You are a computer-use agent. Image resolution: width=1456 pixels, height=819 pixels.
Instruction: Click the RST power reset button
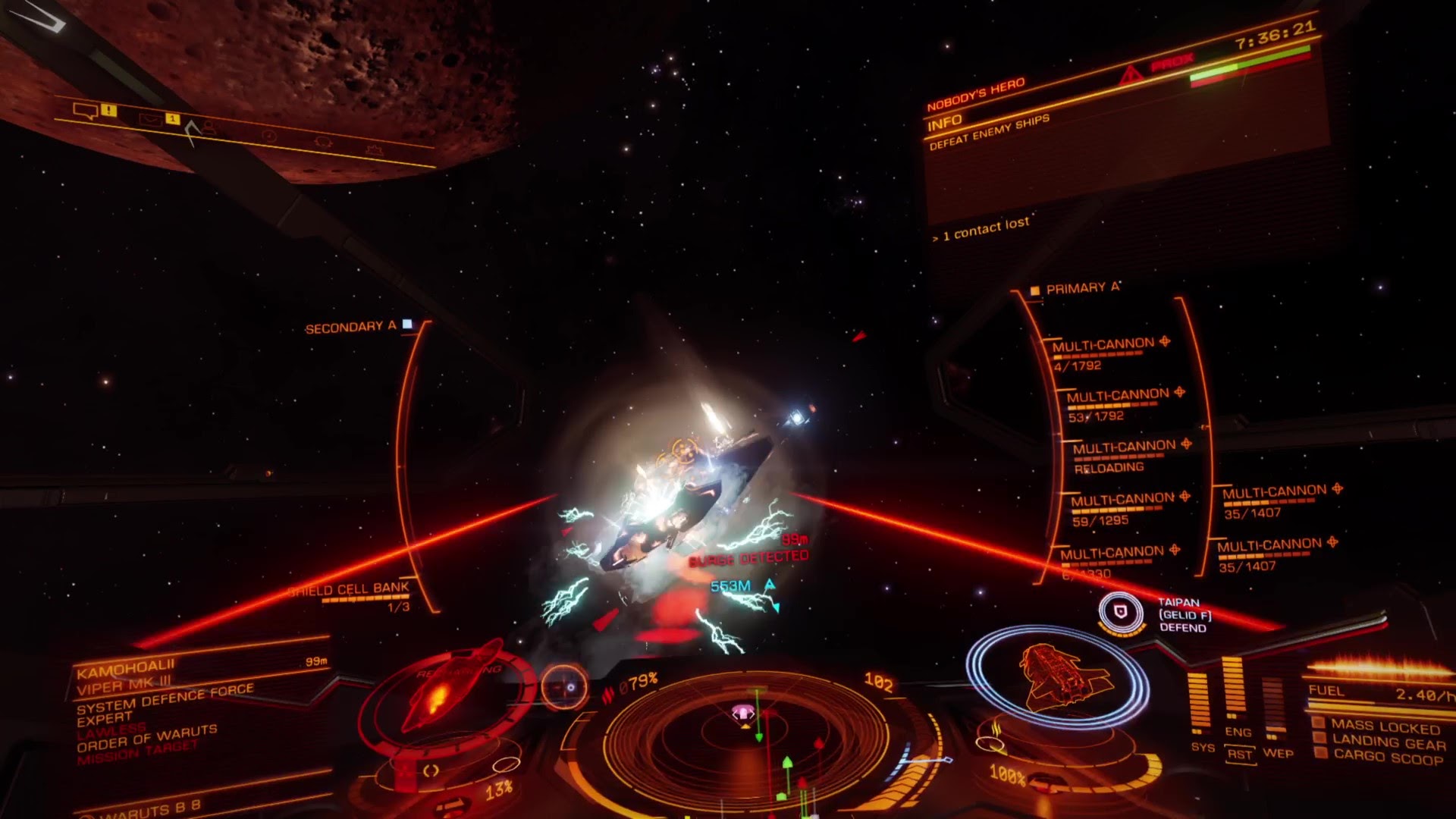click(1239, 754)
